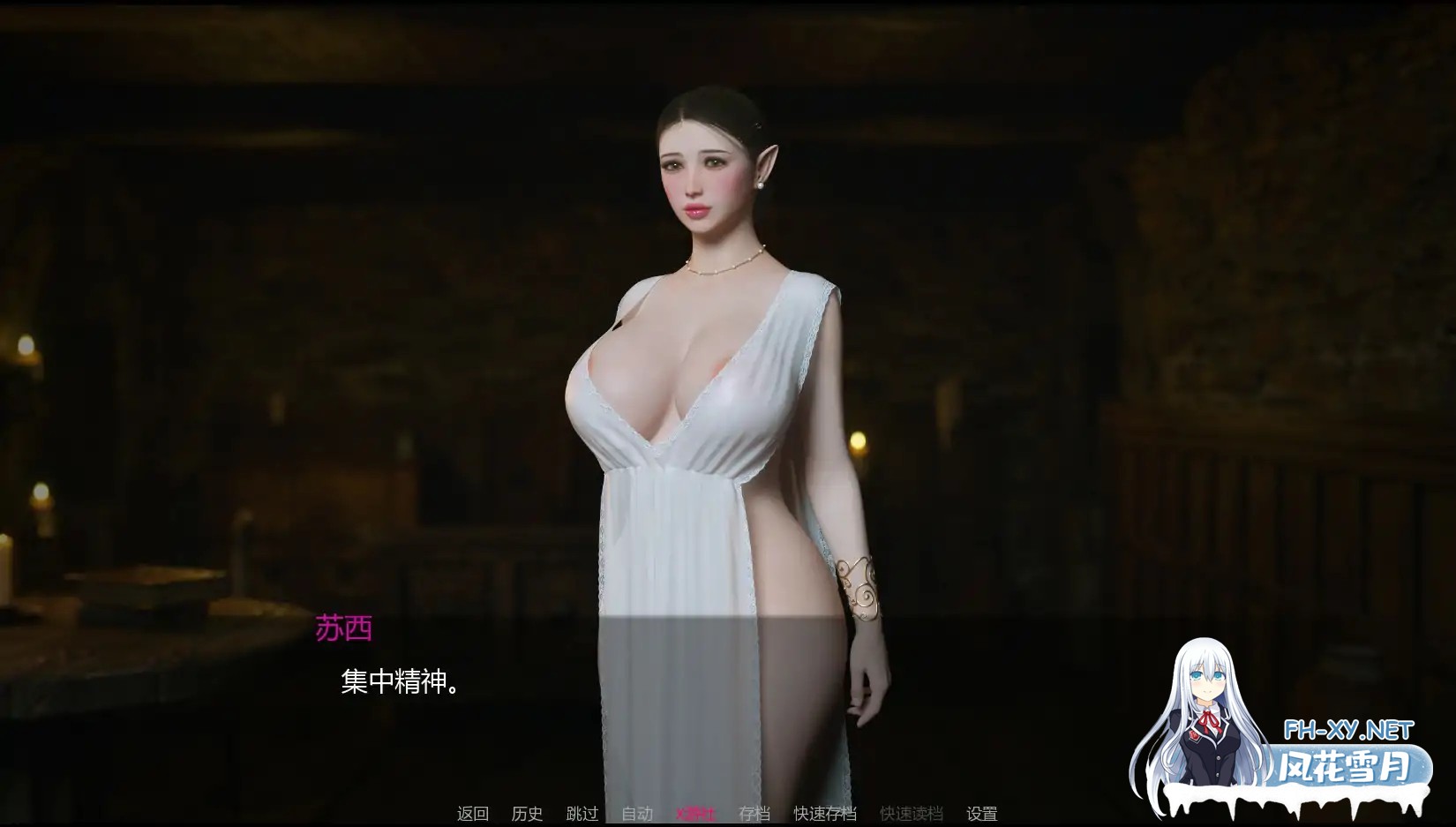
Task: Open 存档 to choose a save slot
Action: pos(754,813)
